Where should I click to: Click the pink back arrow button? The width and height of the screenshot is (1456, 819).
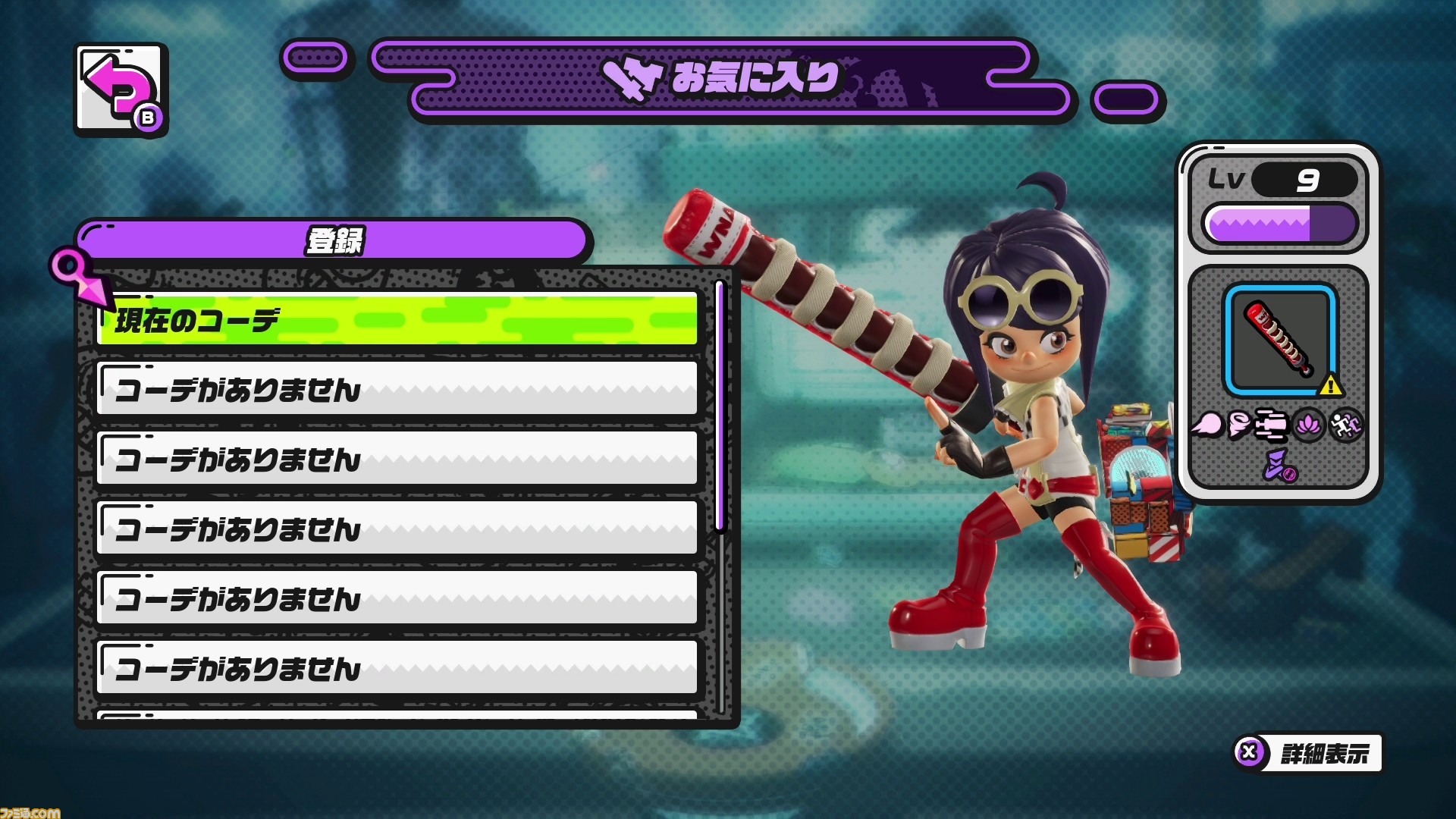coord(121,89)
